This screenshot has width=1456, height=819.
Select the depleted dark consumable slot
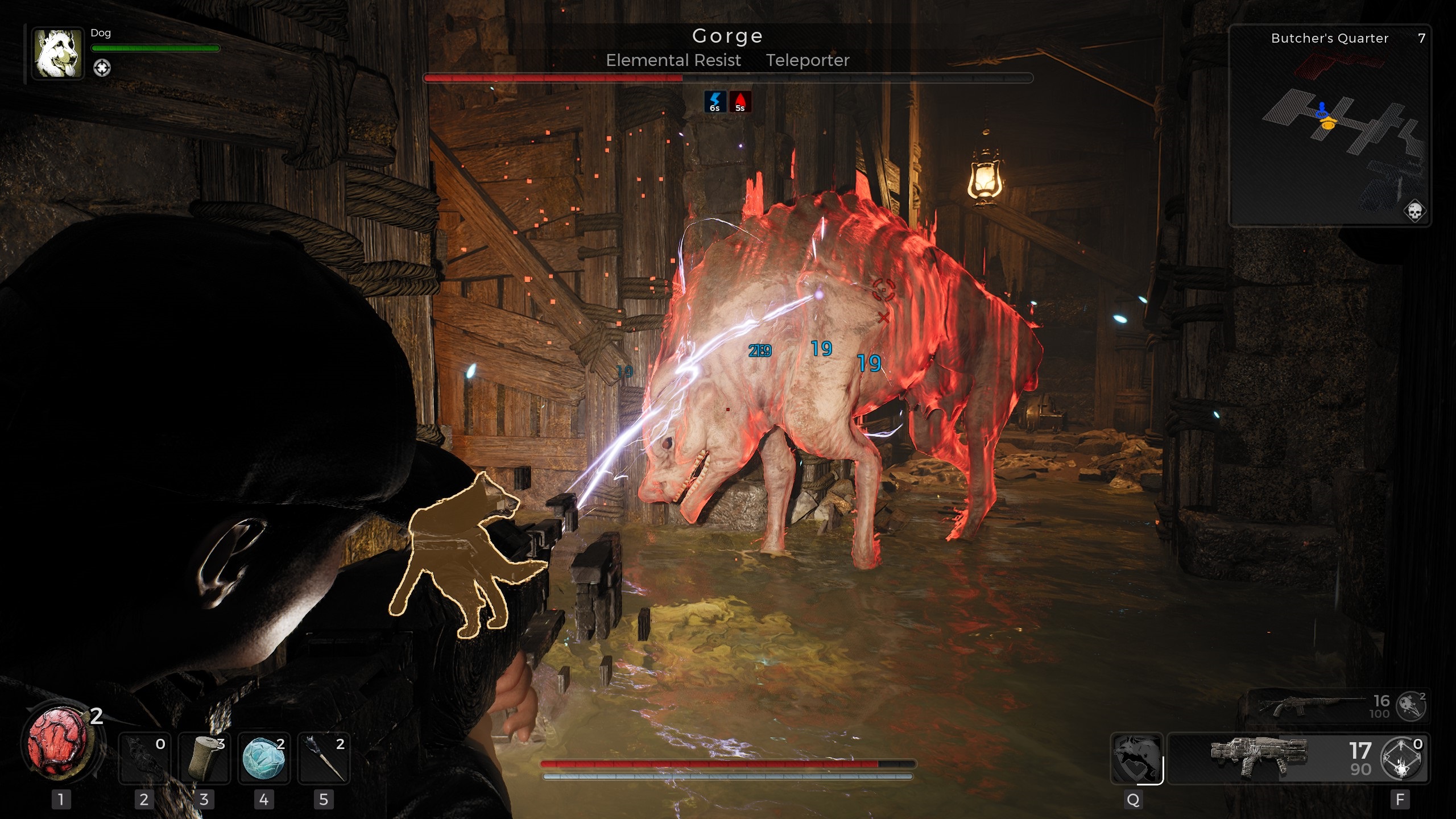point(144,758)
